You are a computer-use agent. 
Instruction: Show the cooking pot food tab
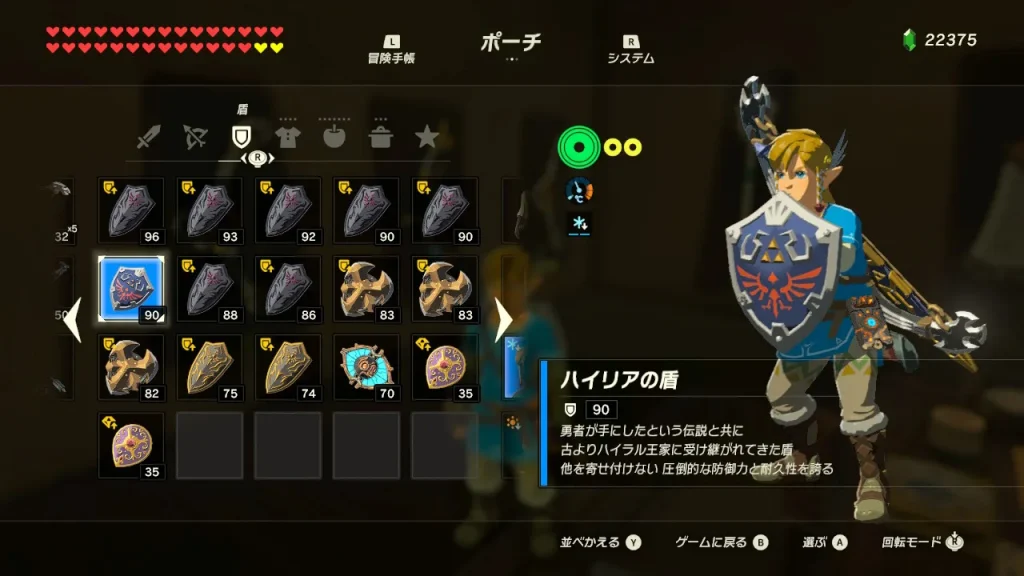[381, 137]
